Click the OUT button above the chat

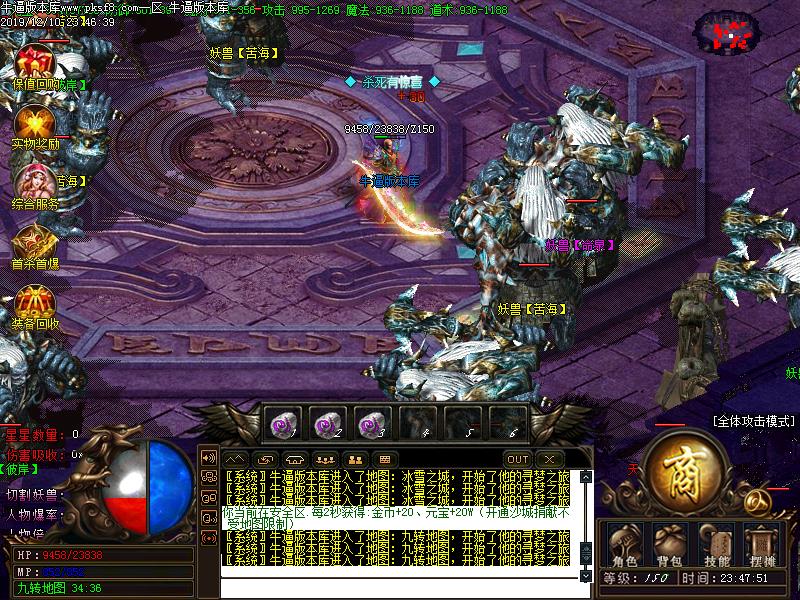(517, 459)
